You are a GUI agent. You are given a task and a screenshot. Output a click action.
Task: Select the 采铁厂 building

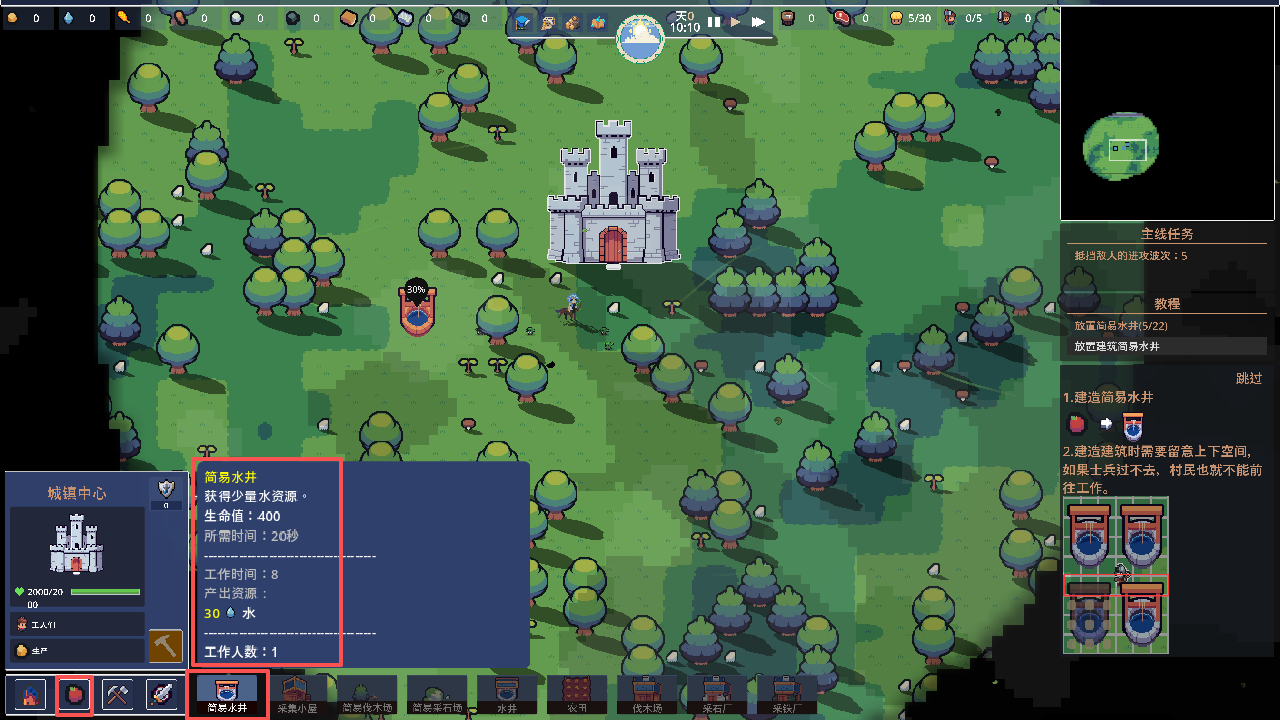[787, 694]
